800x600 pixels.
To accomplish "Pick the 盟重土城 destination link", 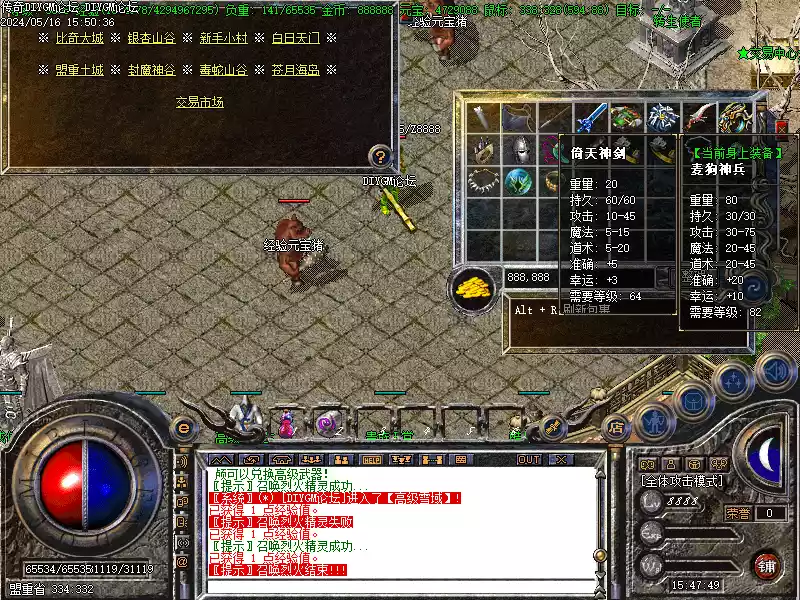I will tap(79, 70).
